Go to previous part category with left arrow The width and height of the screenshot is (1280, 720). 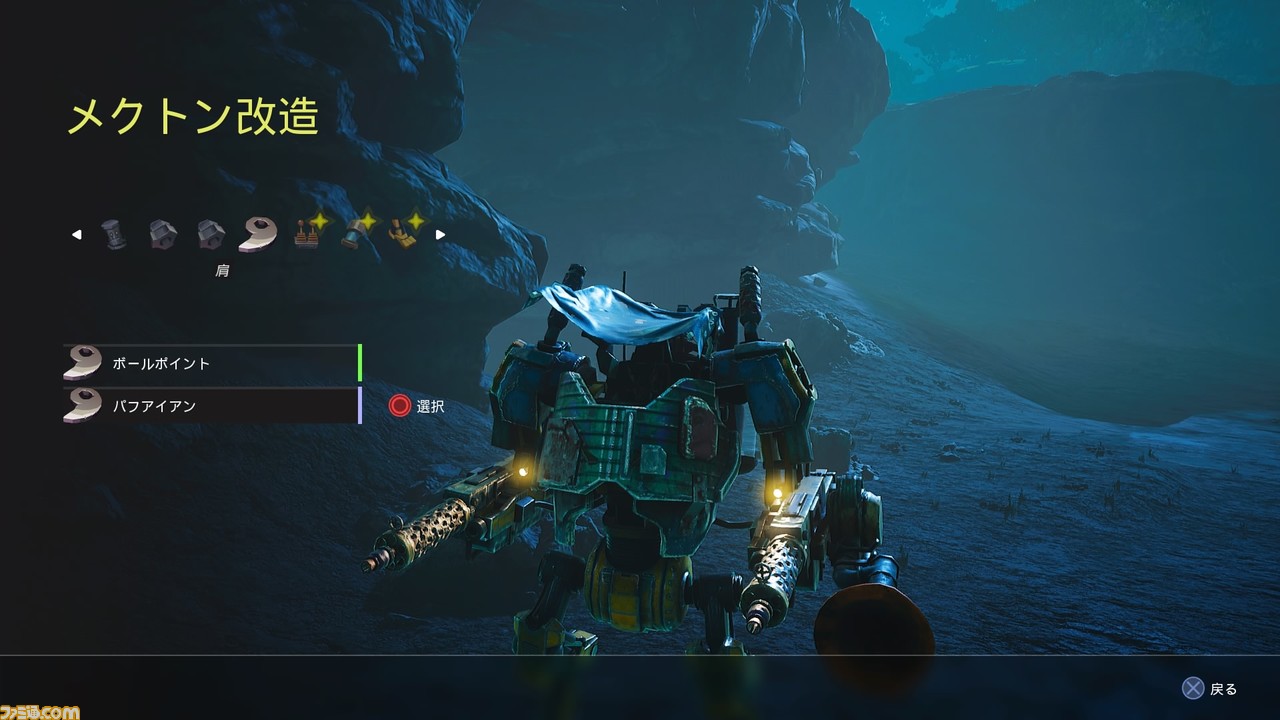click(x=77, y=235)
